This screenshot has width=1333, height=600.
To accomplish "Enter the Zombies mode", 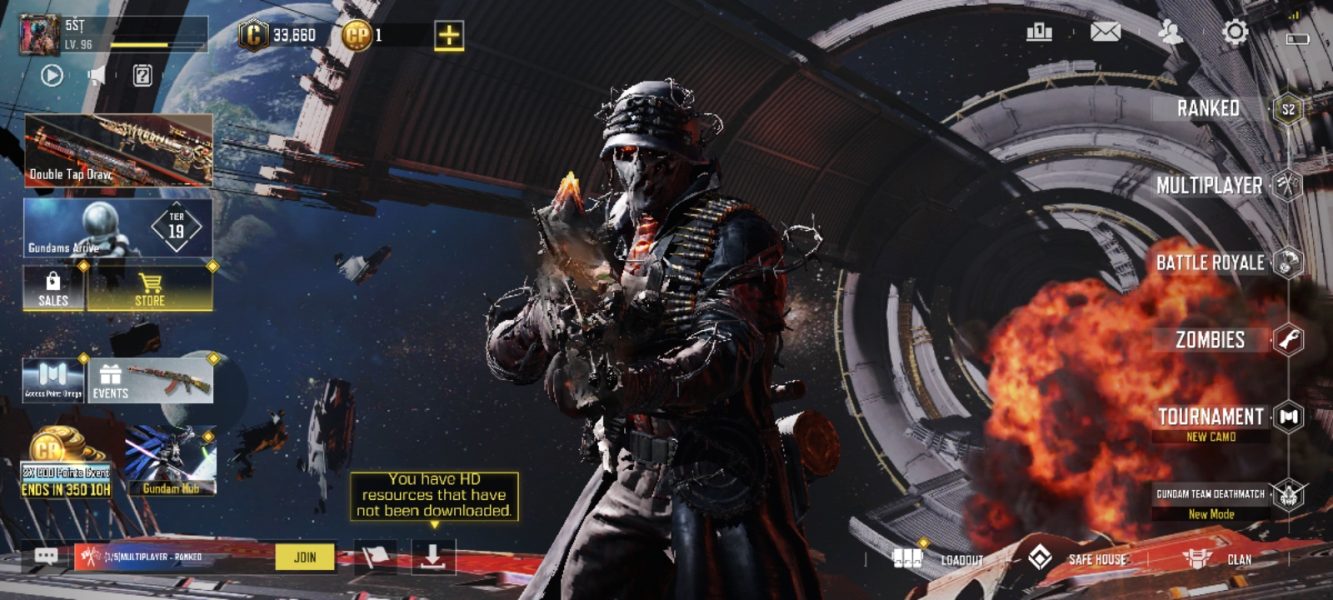I will pos(1210,339).
